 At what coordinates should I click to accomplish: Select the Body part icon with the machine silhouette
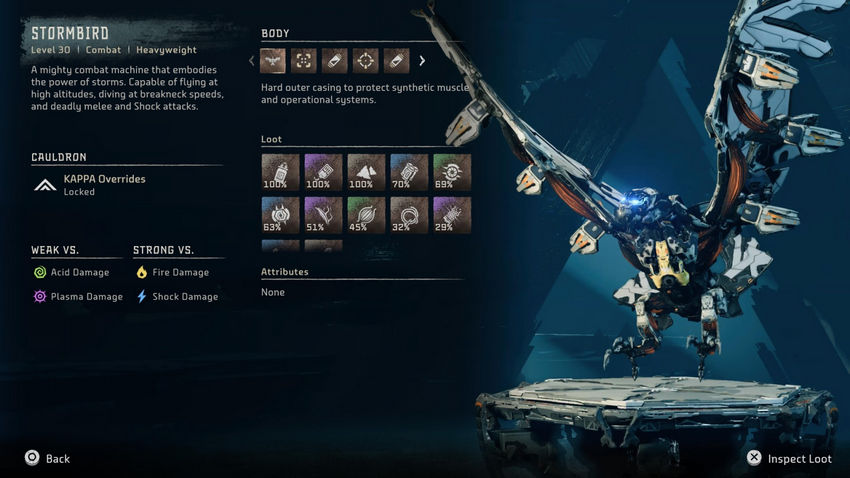(273, 61)
